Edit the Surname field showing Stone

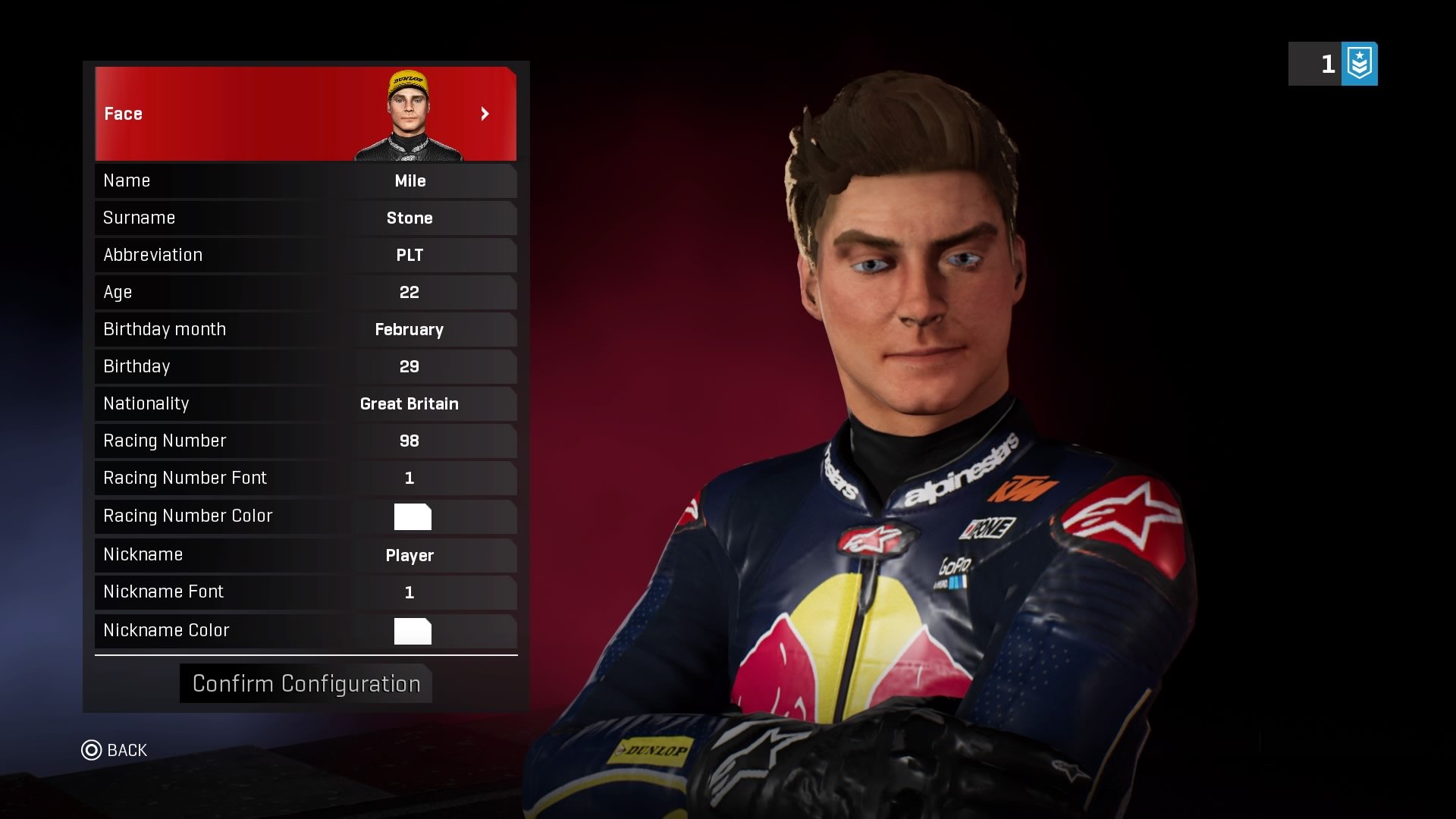[409, 218]
